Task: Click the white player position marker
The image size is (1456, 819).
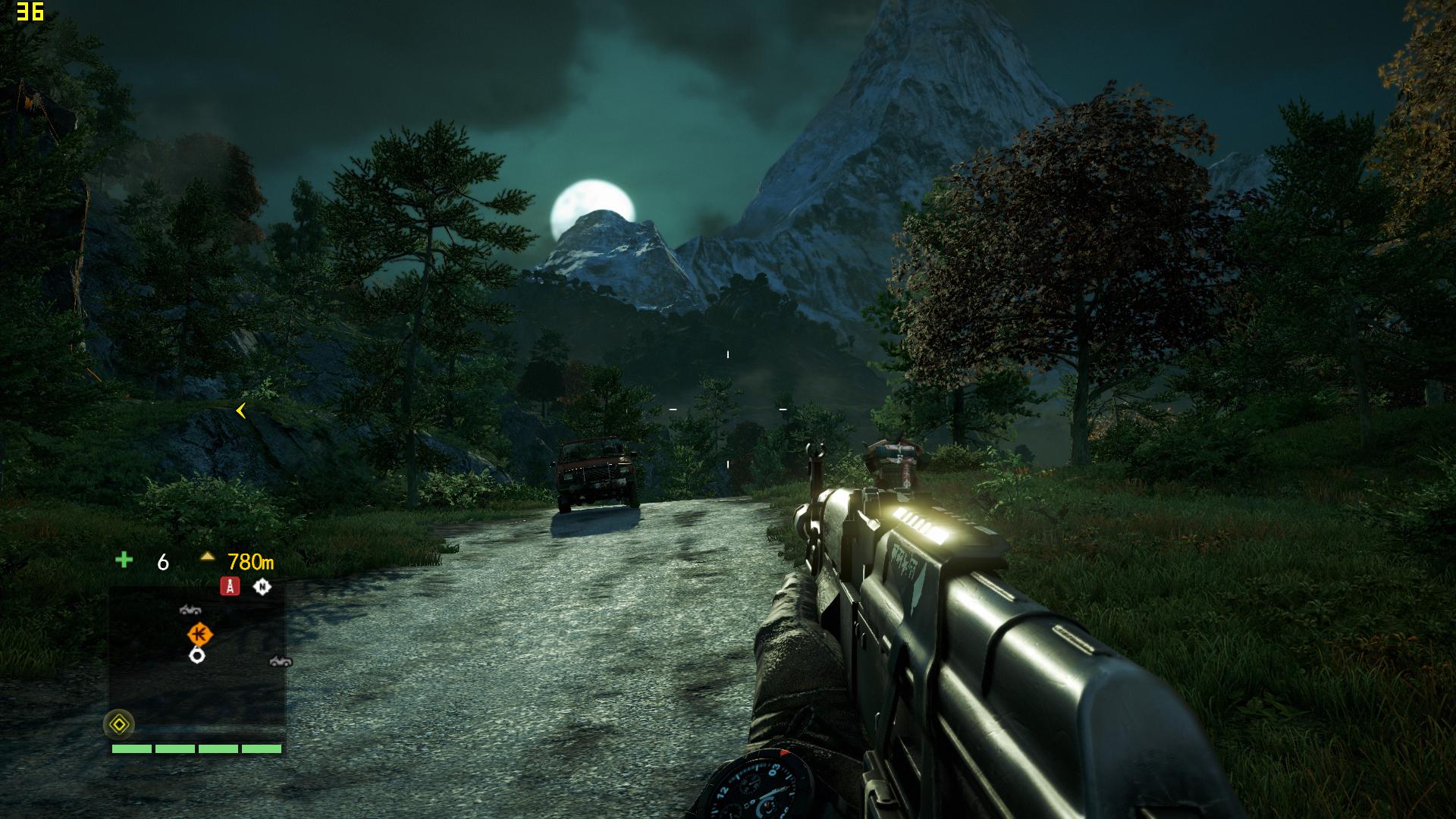Action: pos(197,655)
